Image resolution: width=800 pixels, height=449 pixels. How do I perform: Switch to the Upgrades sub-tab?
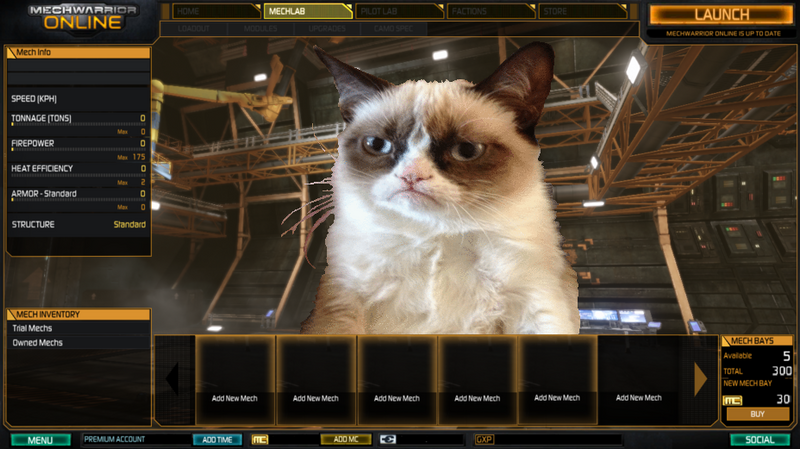(327, 29)
